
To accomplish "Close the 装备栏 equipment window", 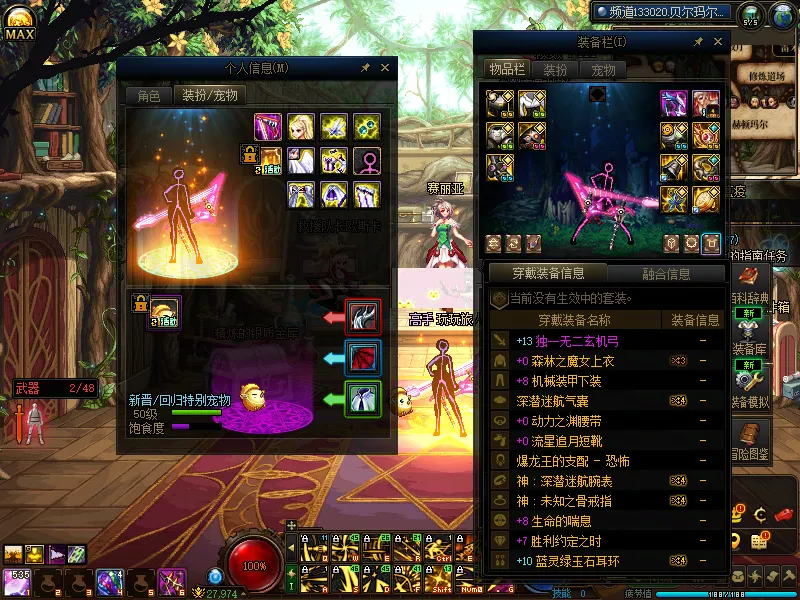I will click(718, 42).
